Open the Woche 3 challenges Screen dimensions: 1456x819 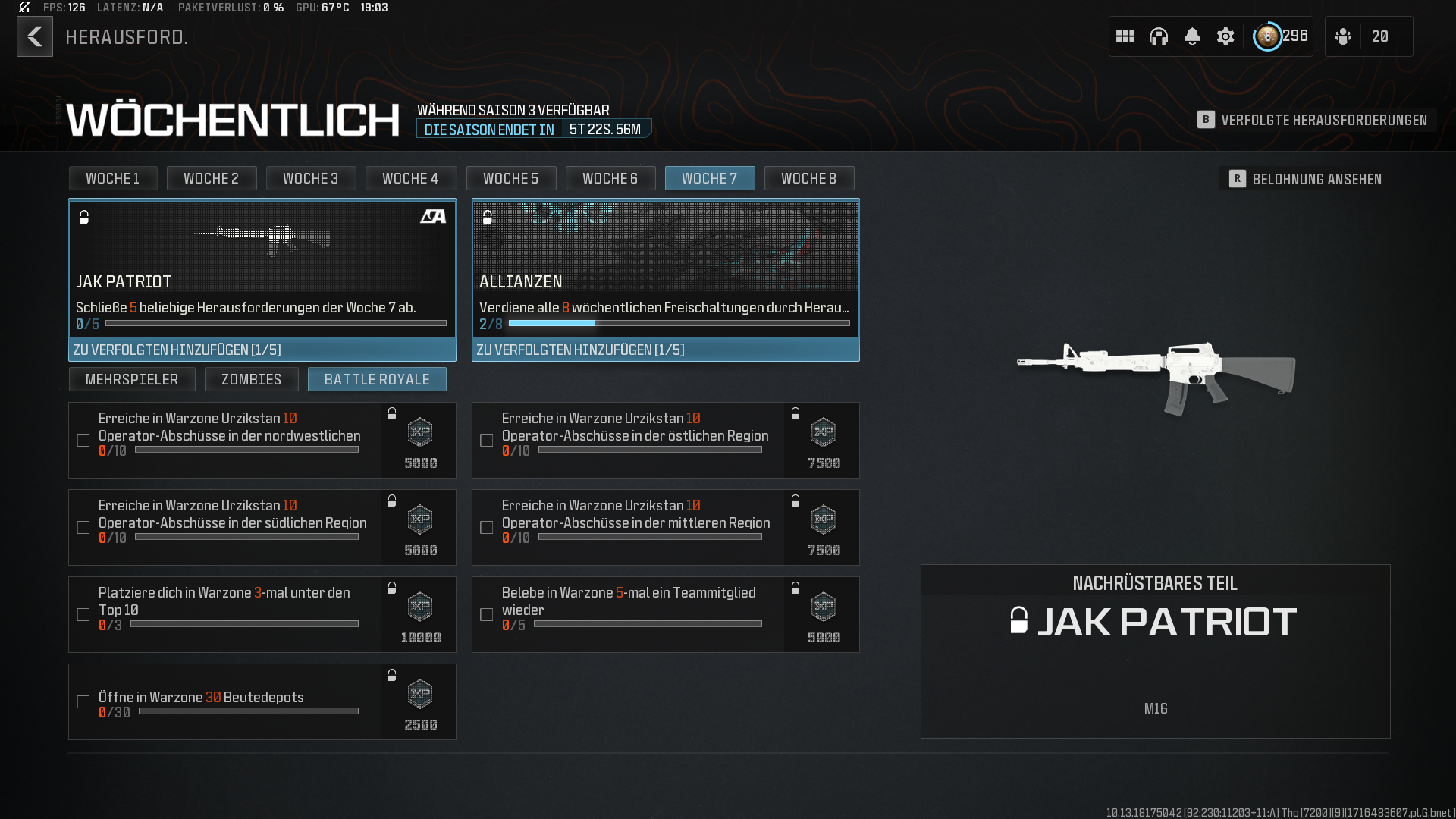click(310, 178)
